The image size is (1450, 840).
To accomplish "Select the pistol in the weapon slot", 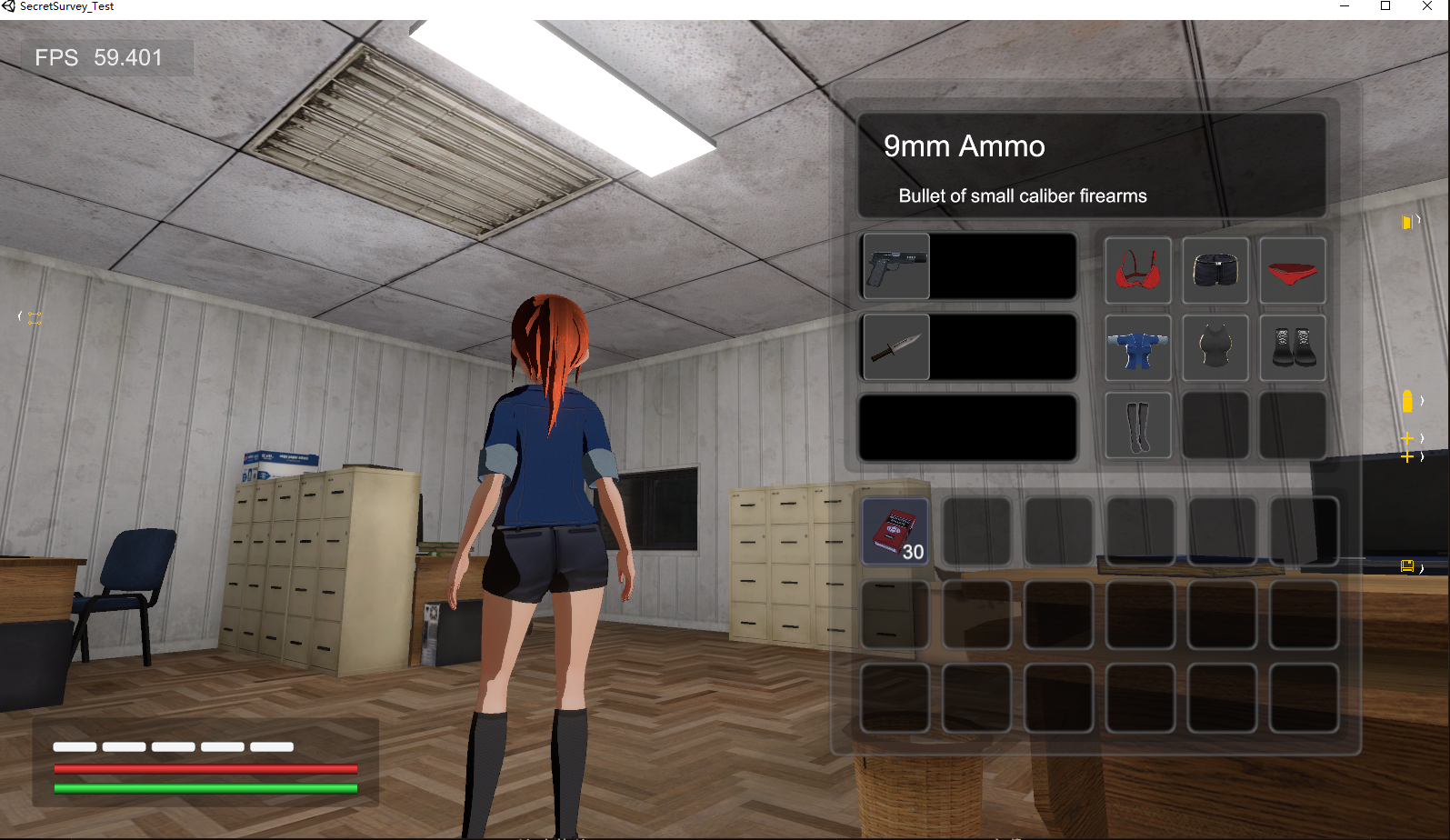I will coord(895,266).
